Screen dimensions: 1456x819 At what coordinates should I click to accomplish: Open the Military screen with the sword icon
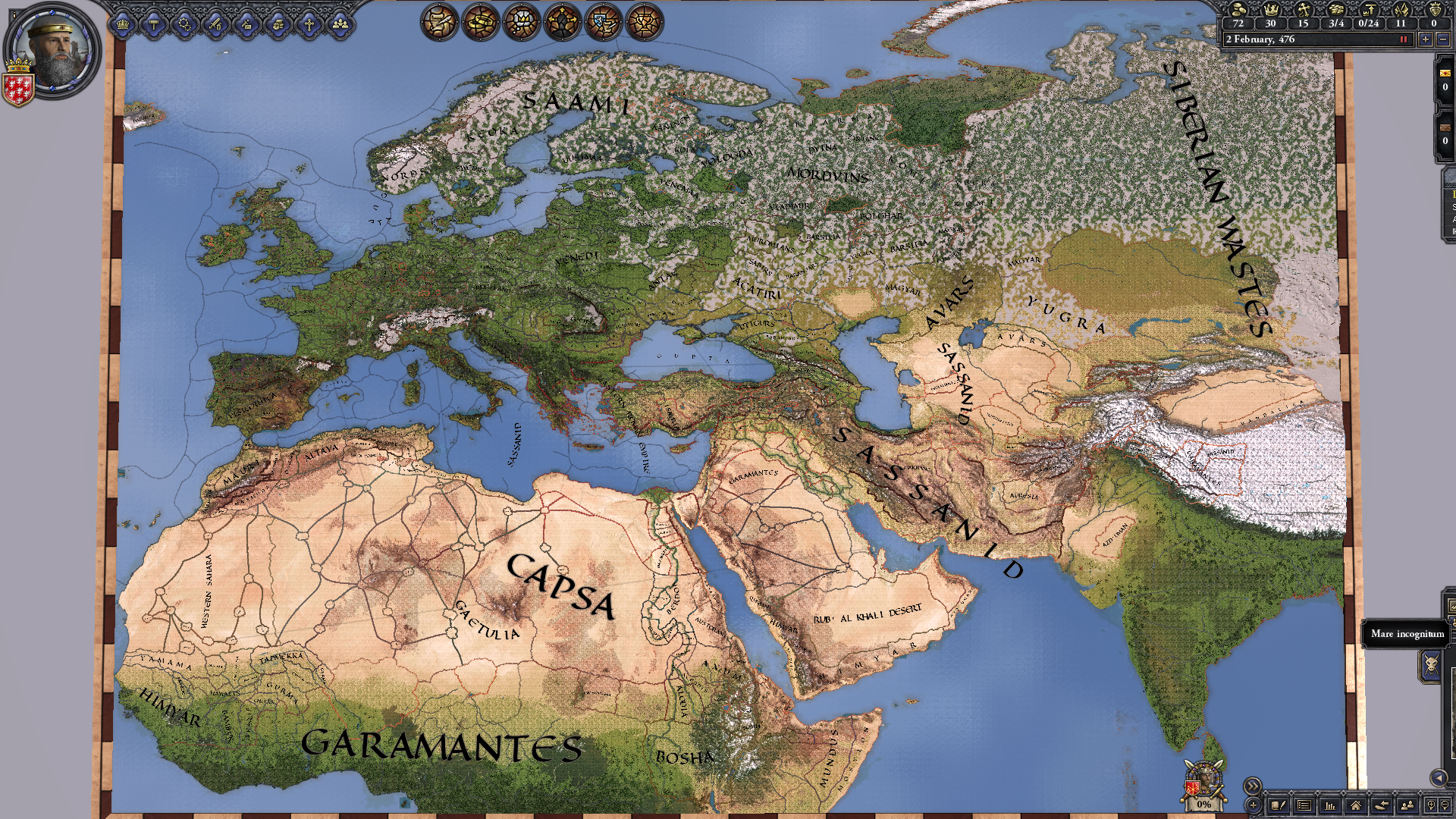click(x=215, y=24)
